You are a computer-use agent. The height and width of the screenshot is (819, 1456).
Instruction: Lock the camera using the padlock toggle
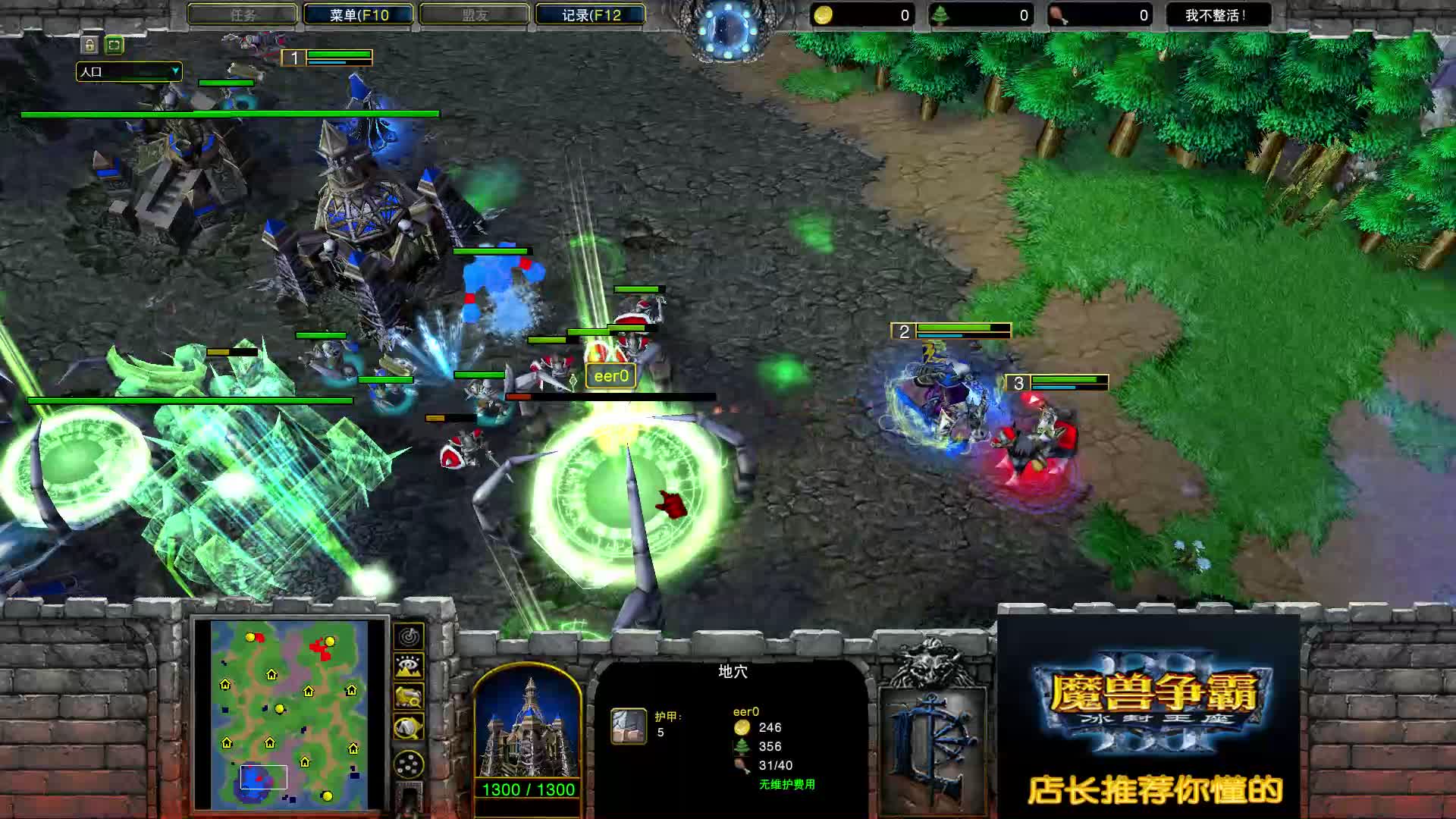point(88,46)
